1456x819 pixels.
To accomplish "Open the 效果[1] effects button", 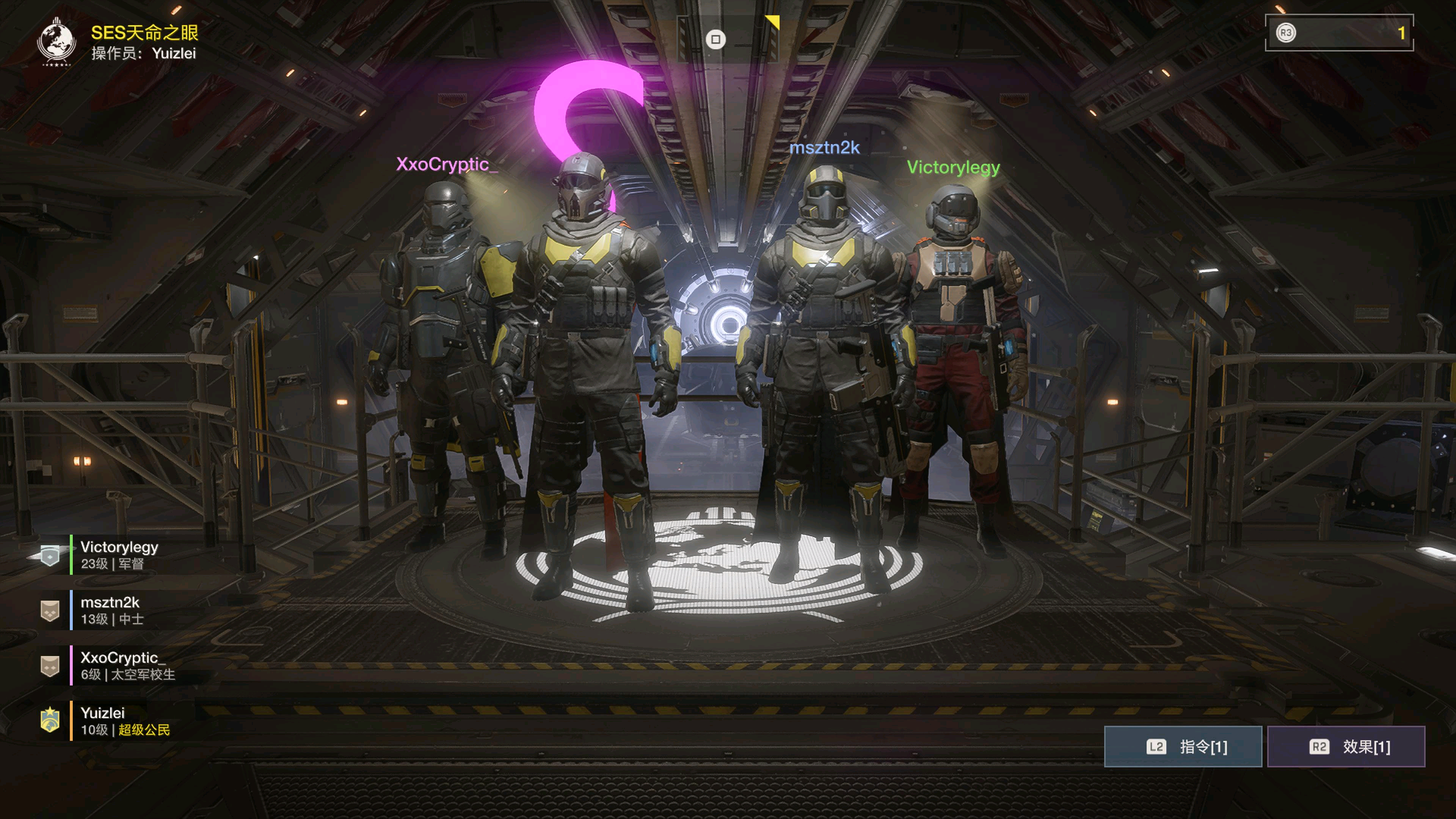I will (x=1346, y=747).
